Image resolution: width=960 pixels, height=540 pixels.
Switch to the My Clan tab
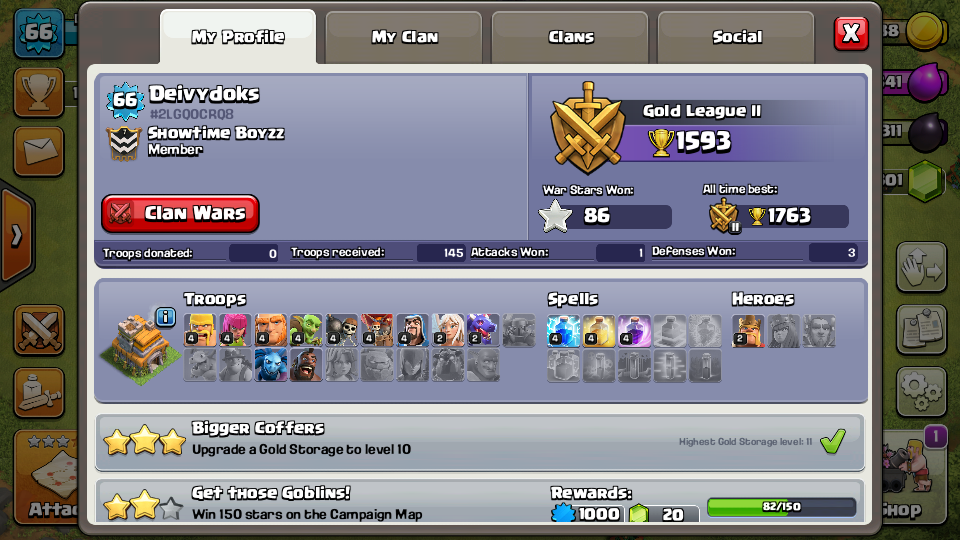(405, 37)
